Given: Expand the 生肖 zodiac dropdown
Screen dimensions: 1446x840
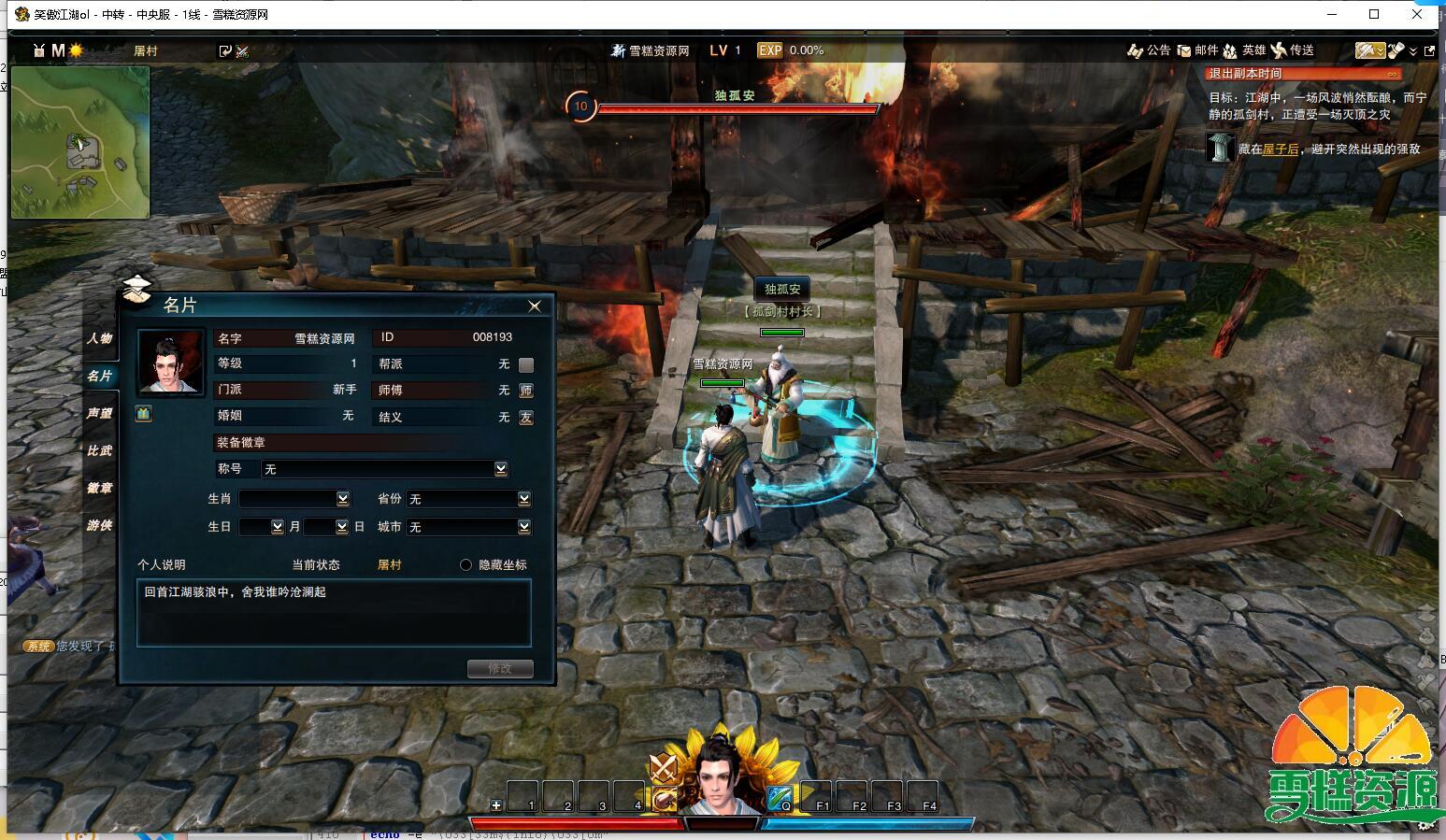Looking at the screenshot, I should point(342,499).
